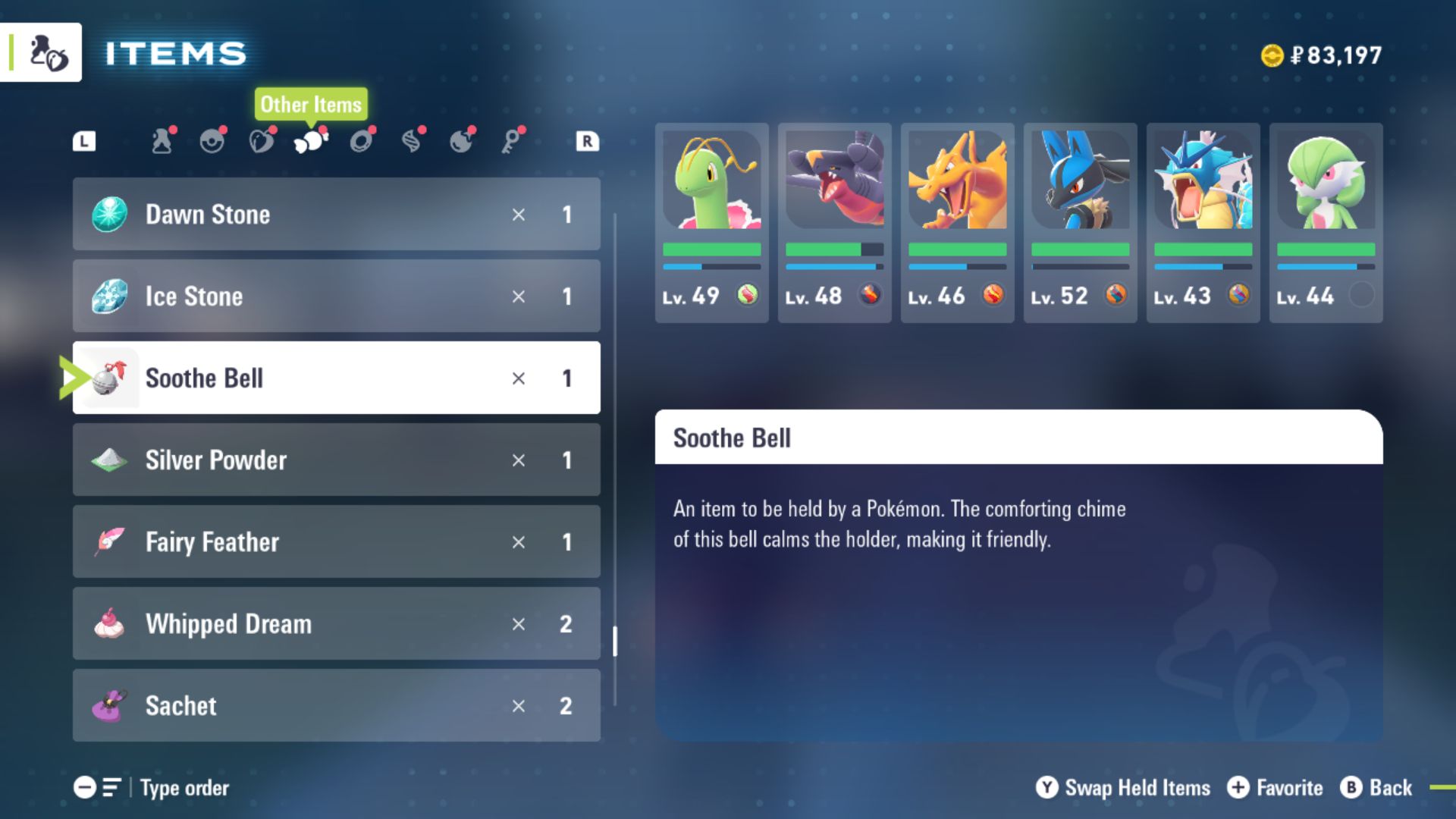Open the key items tab
Image resolution: width=1456 pixels, height=819 pixels.
[x=513, y=141]
